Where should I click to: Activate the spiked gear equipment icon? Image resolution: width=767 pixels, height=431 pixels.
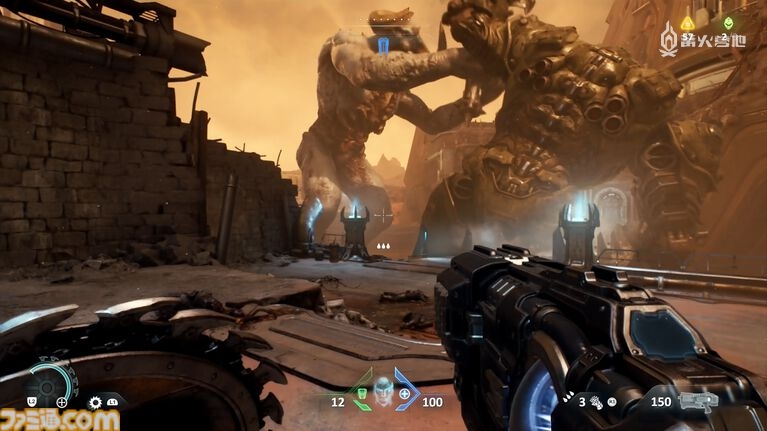click(x=95, y=402)
